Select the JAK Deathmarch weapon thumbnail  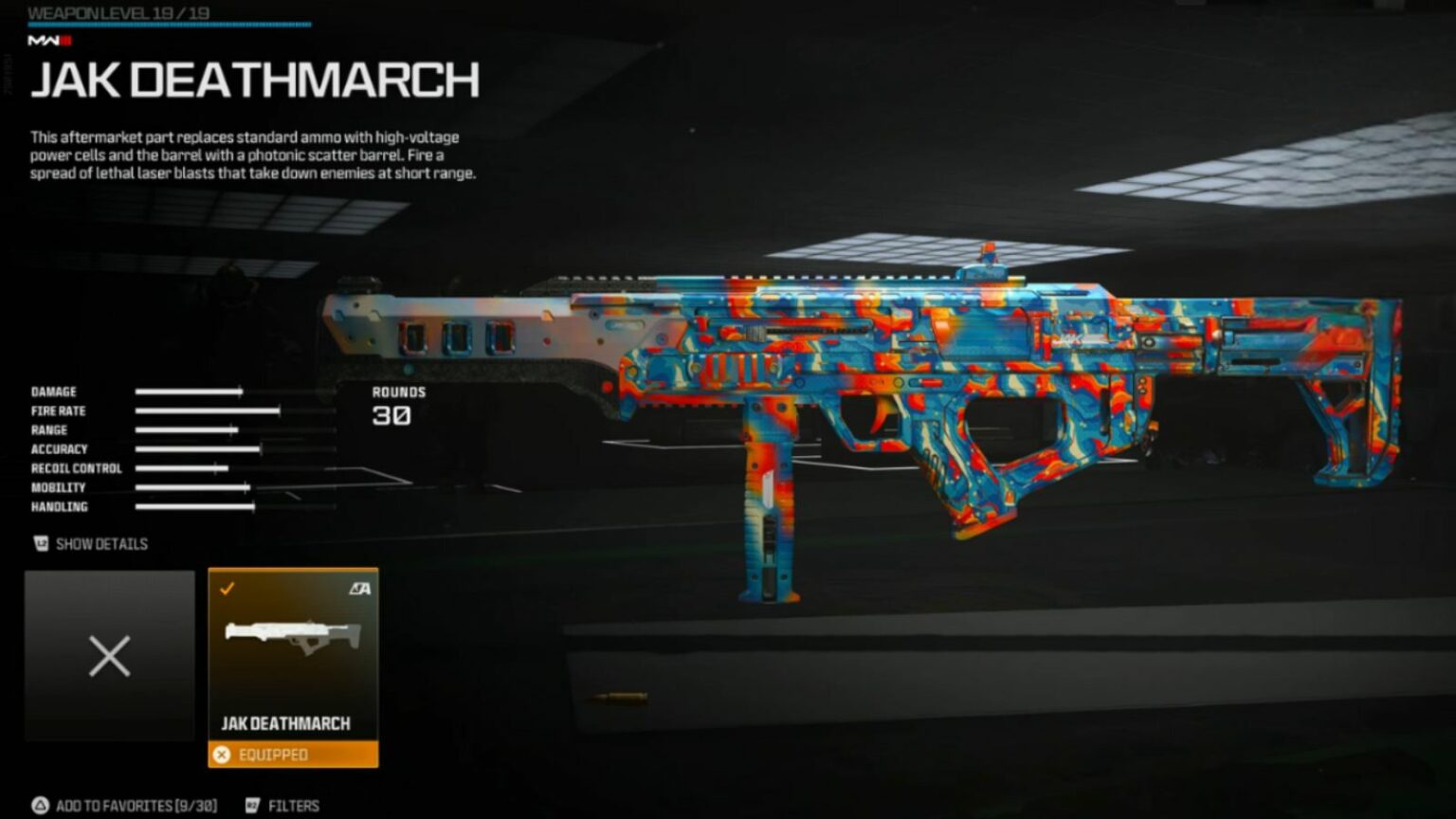pos(291,637)
